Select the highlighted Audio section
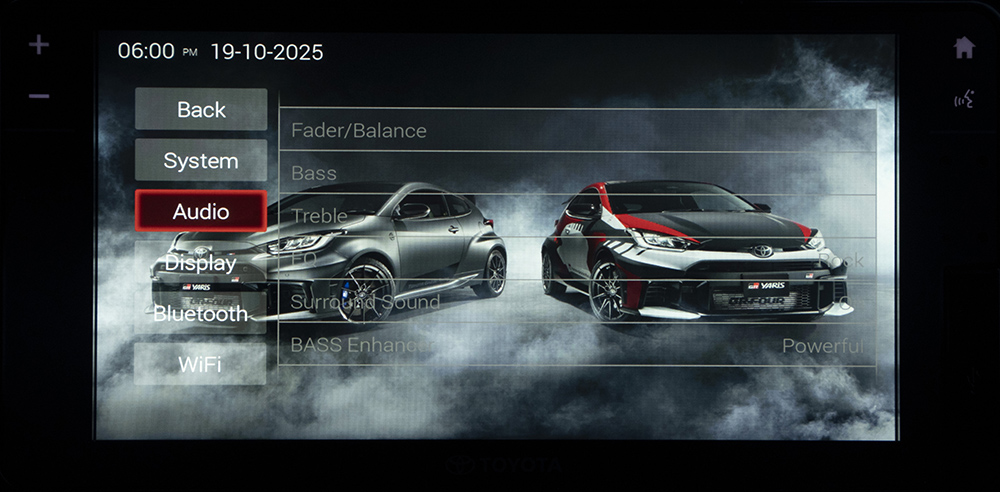Viewport: 1000px width, 492px height. [x=201, y=212]
